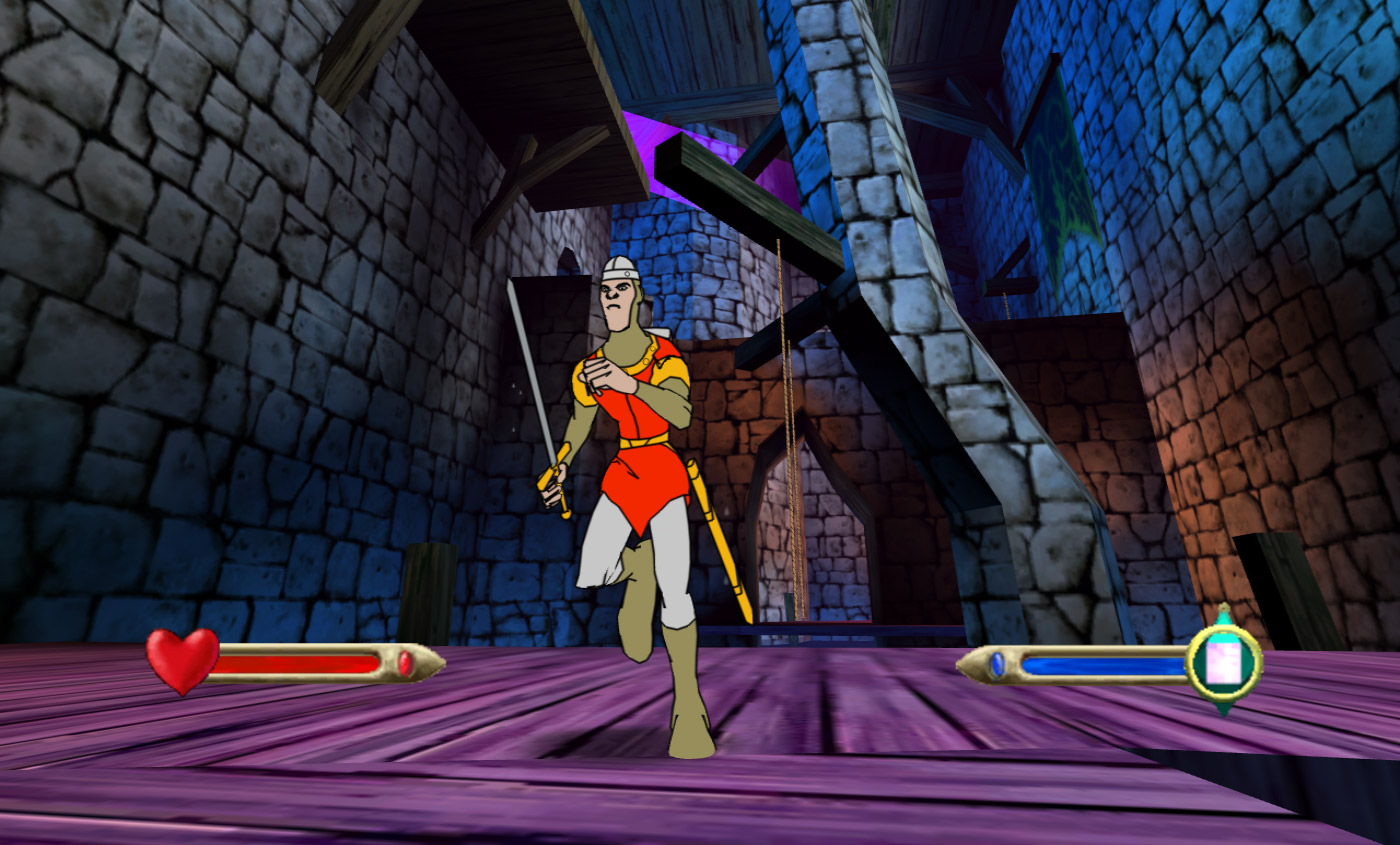This screenshot has height=845, width=1400.
Task: Click Dirk's metal helmet
Action: tap(621, 268)
